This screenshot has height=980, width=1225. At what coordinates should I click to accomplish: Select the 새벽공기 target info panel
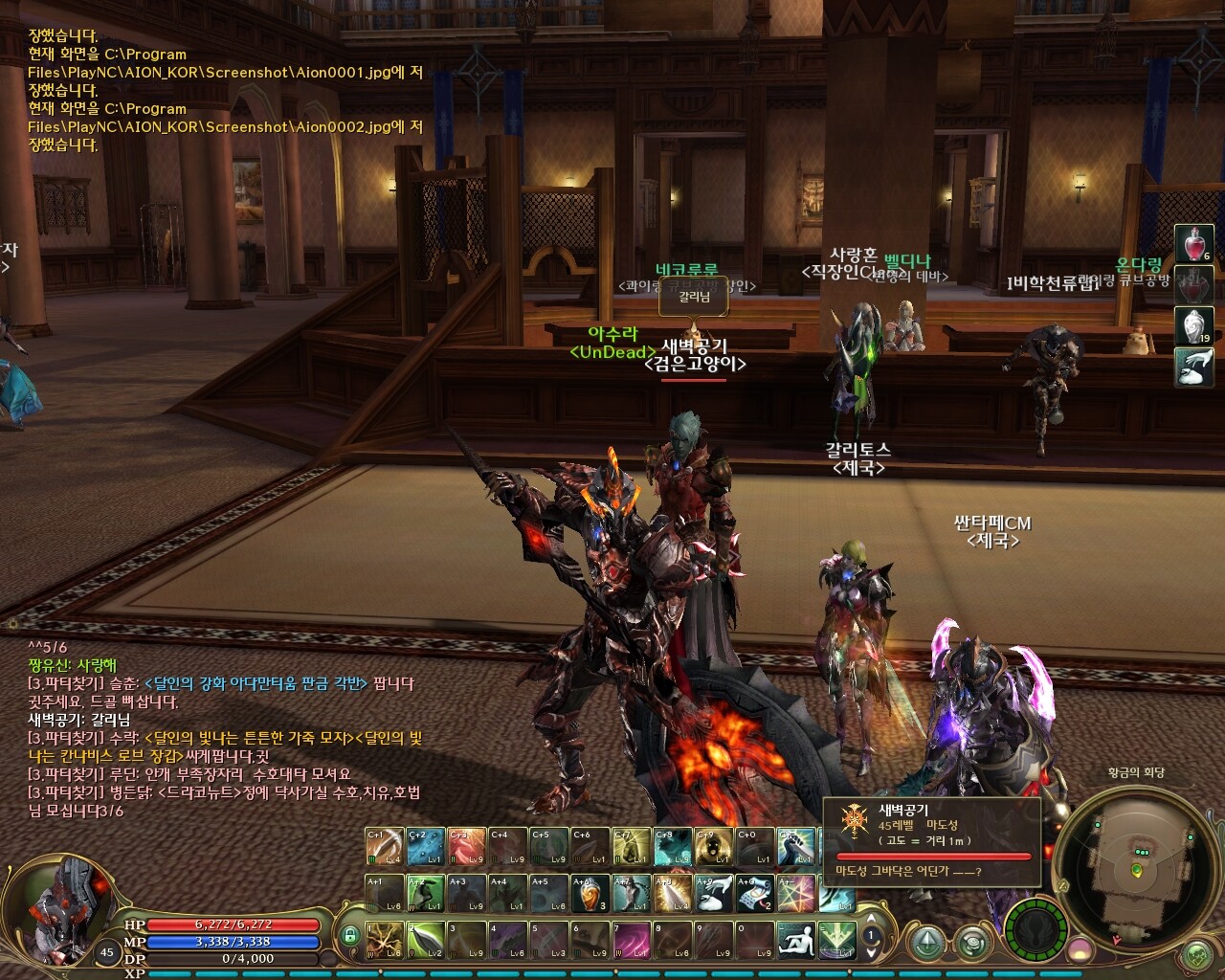933,841
